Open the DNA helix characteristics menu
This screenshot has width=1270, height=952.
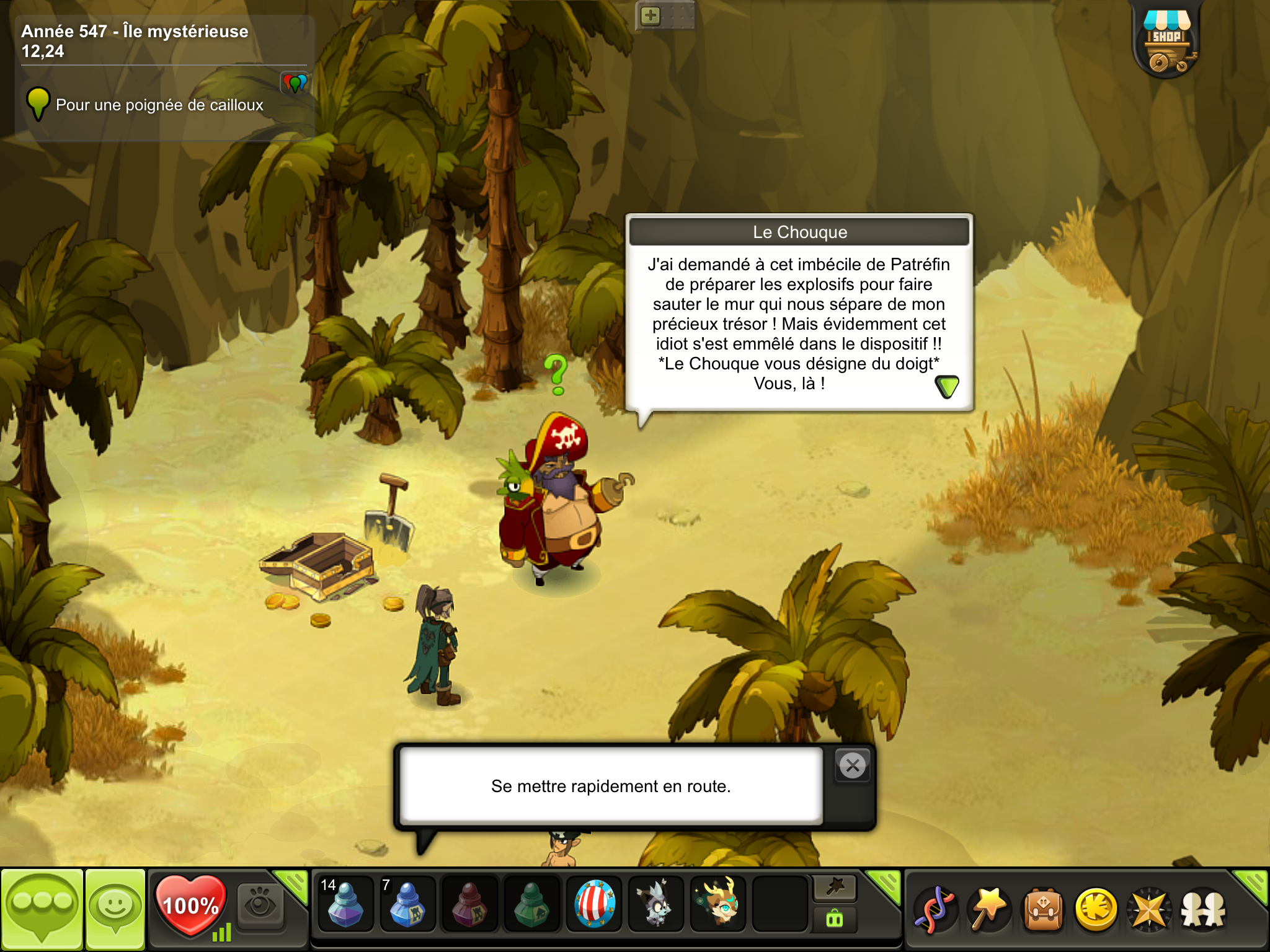(936, 910)
